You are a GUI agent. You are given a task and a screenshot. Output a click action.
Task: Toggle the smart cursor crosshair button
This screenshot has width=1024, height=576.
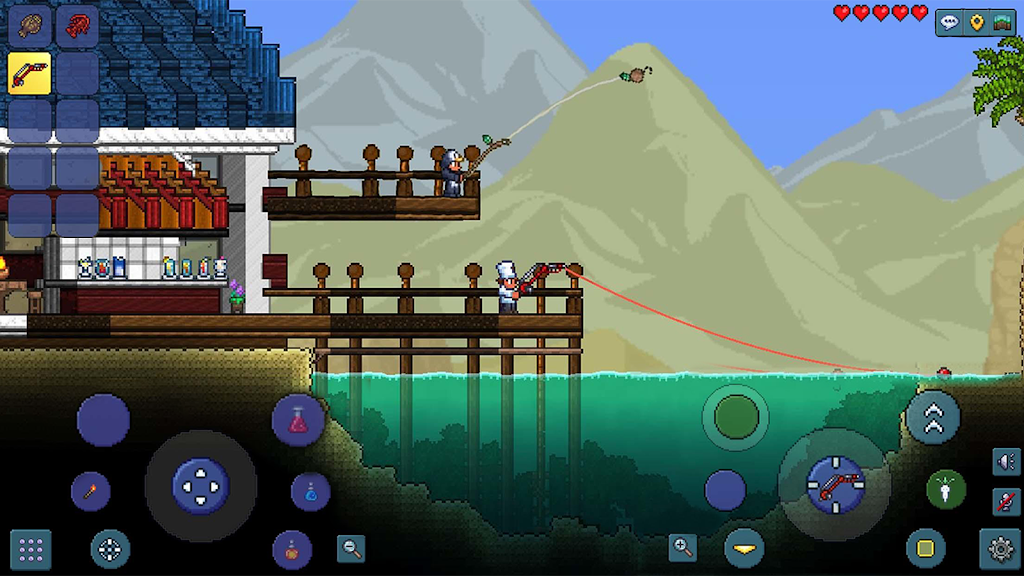click(110, 549)
